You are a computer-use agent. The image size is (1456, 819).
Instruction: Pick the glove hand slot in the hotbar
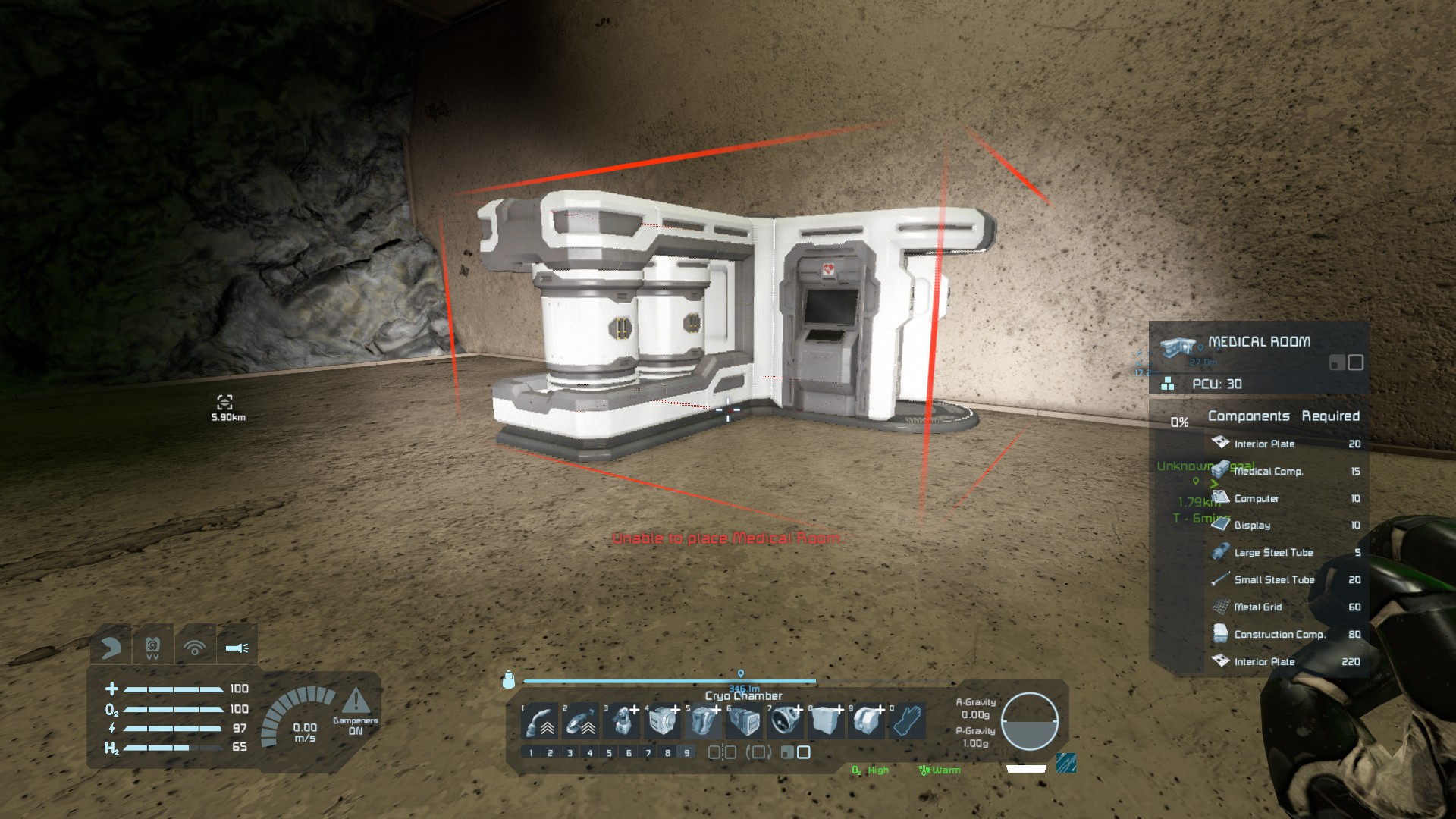[908, 722]
